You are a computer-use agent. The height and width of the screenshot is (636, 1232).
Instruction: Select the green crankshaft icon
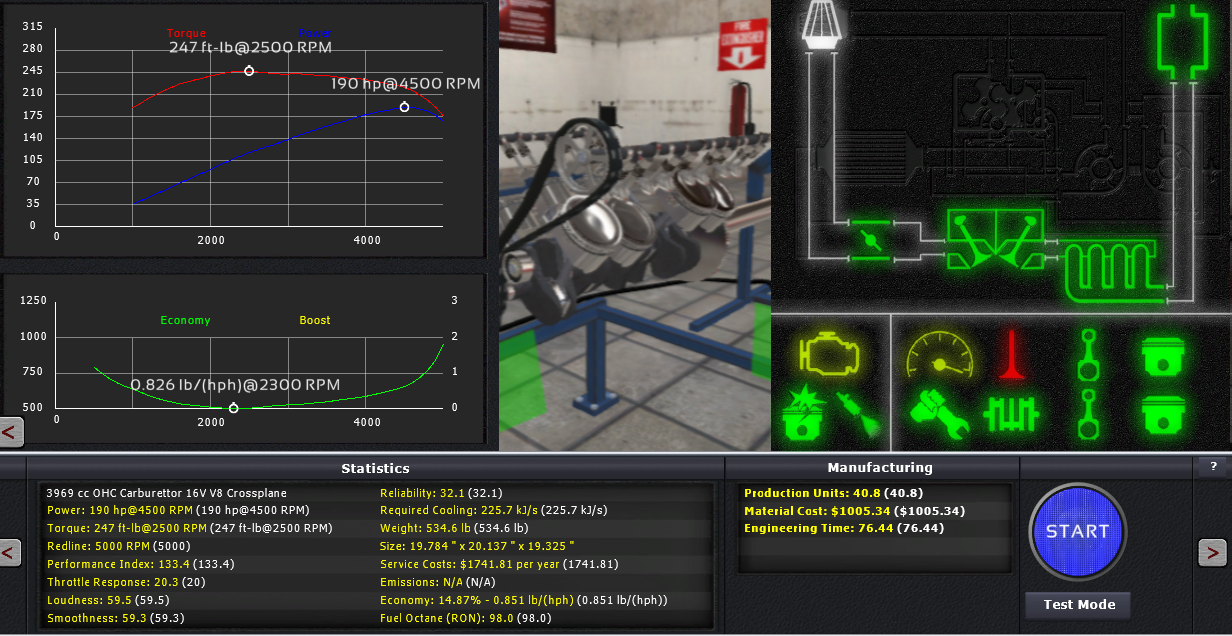[x=1012, y=414]
